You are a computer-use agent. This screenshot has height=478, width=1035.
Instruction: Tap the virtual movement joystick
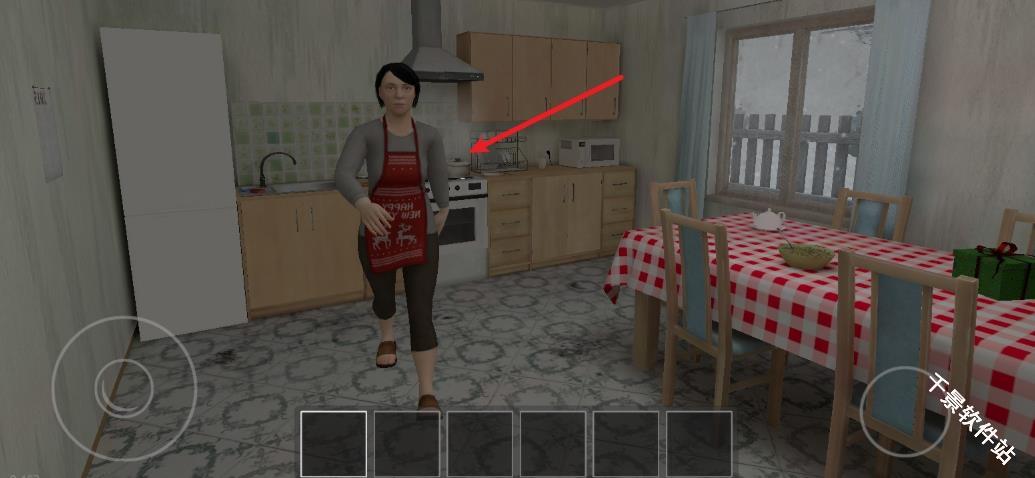pyautogui.click(x=111, y=388)
